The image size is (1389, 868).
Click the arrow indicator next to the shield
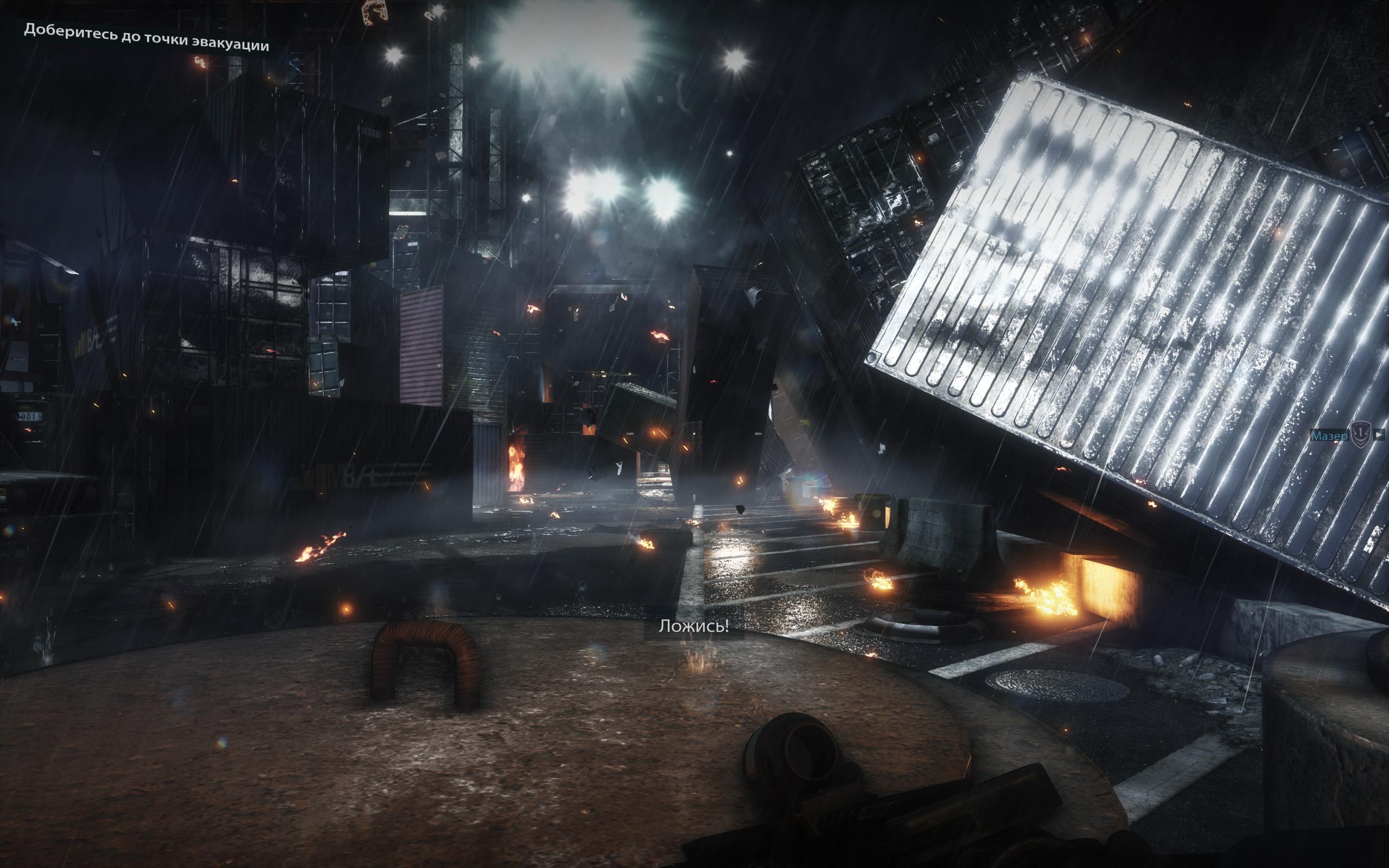pyautogui.click(x=1379, y=435)
